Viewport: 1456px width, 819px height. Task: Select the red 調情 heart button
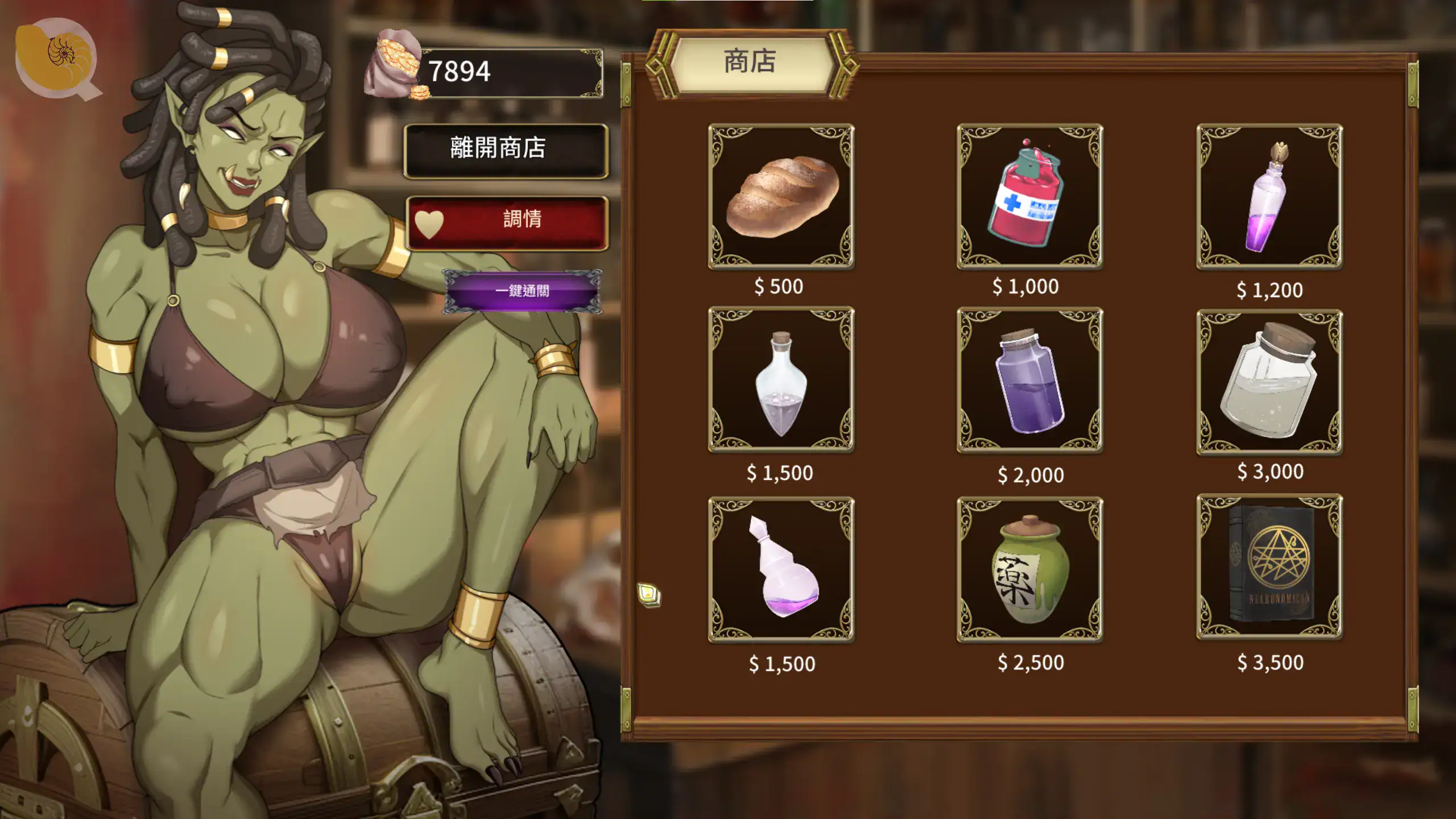[507, 222]
